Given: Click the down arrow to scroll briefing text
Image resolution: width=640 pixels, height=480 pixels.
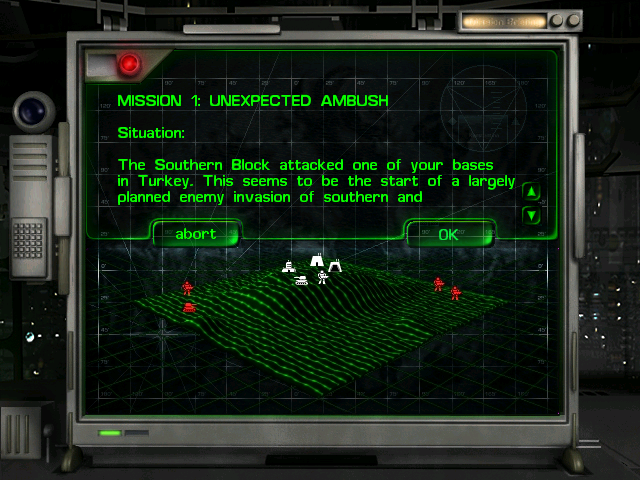Looking at the screenshot, I should pos(532,214).
